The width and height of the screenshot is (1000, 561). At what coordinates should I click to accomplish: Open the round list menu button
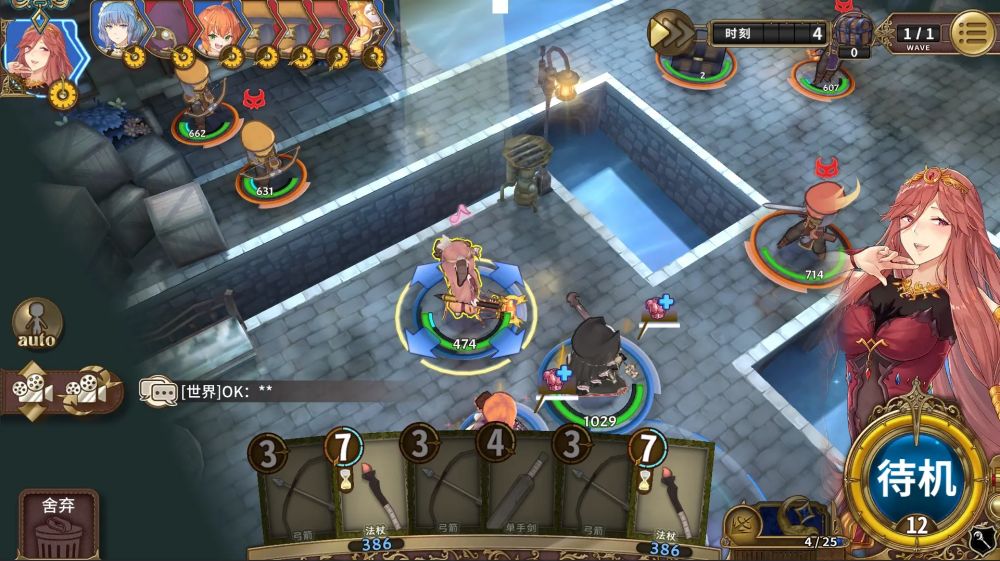pyautogui.click(x=971, y=33)
